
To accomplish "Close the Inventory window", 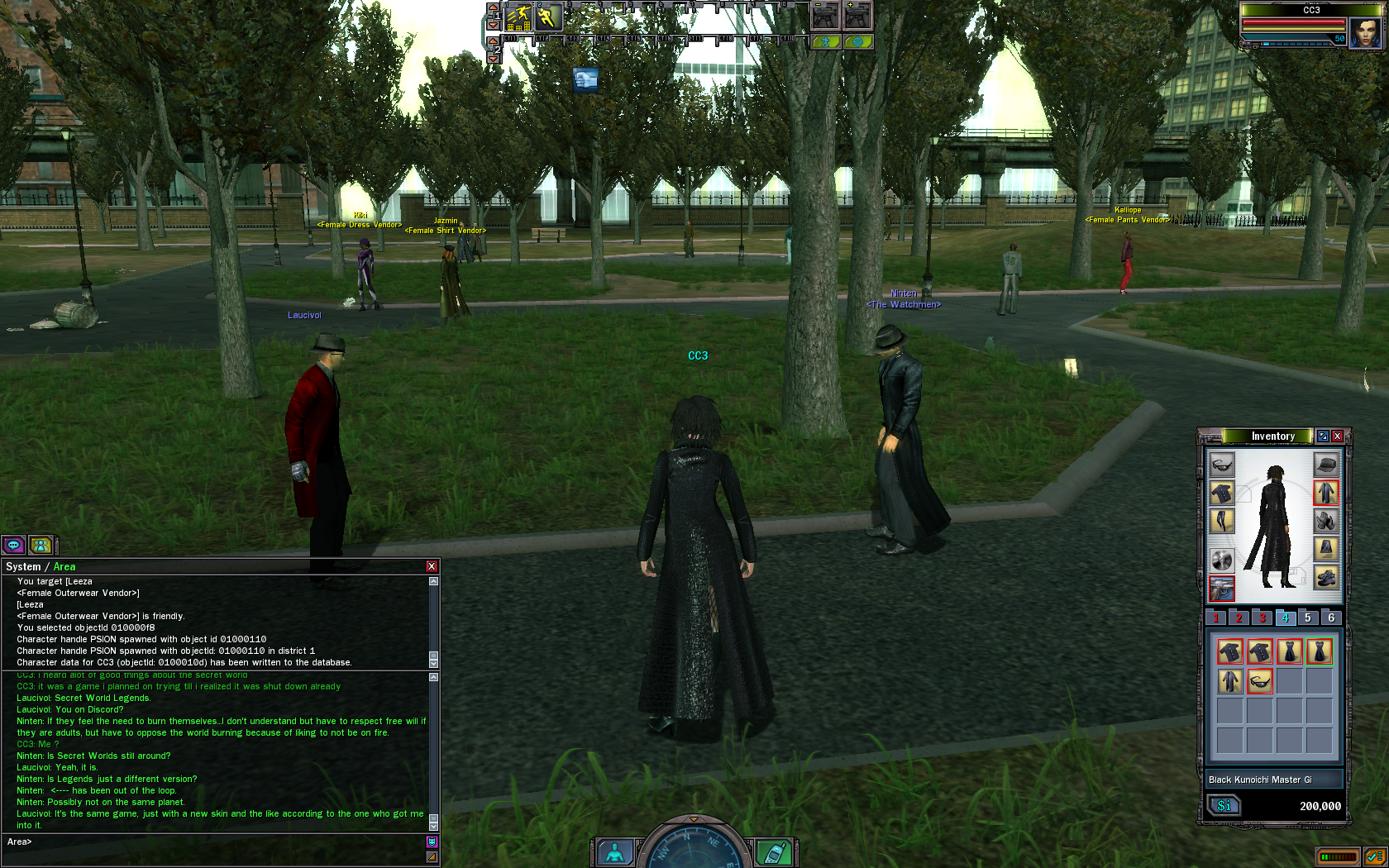I will 1337,436.
